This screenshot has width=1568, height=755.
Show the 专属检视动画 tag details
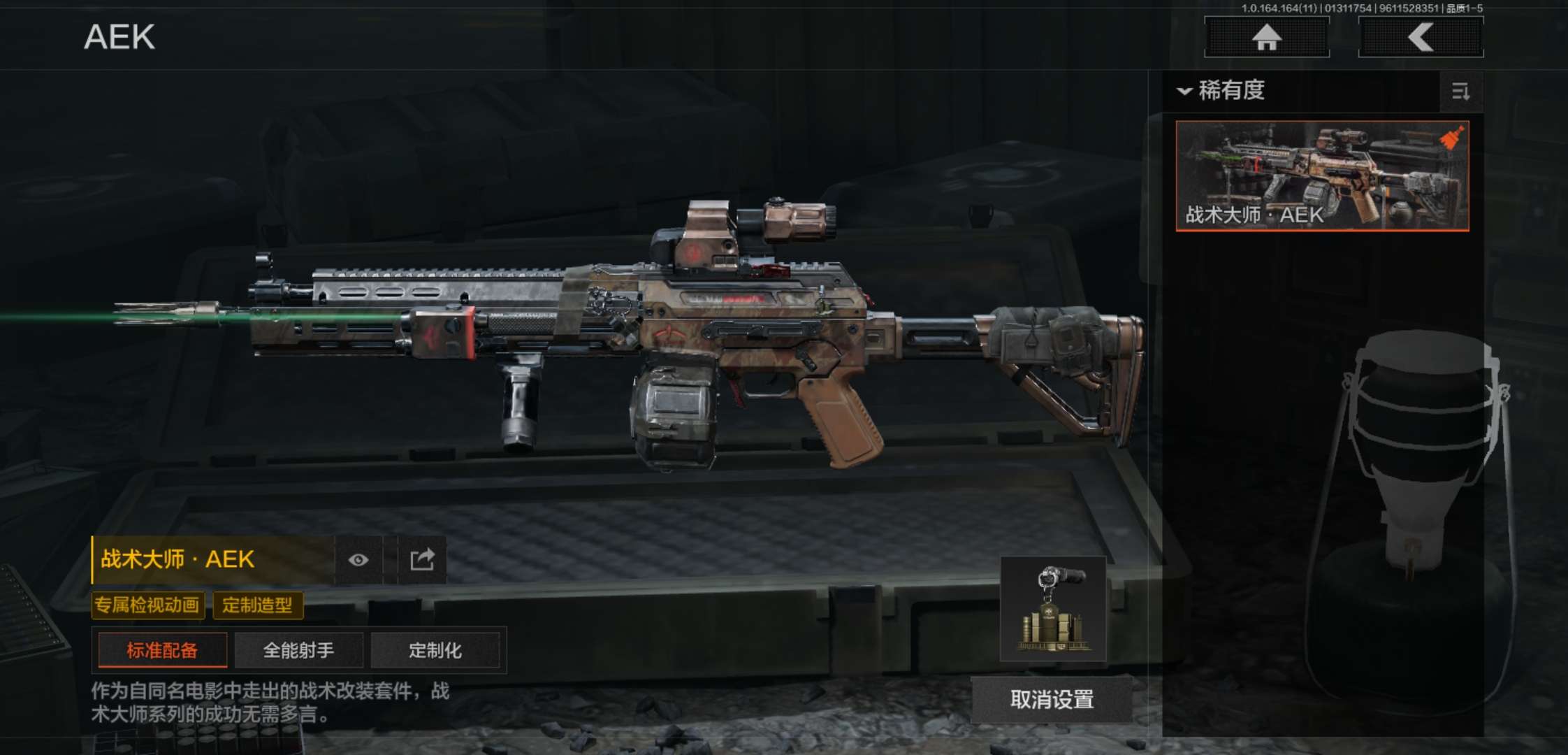click(147, 605)
